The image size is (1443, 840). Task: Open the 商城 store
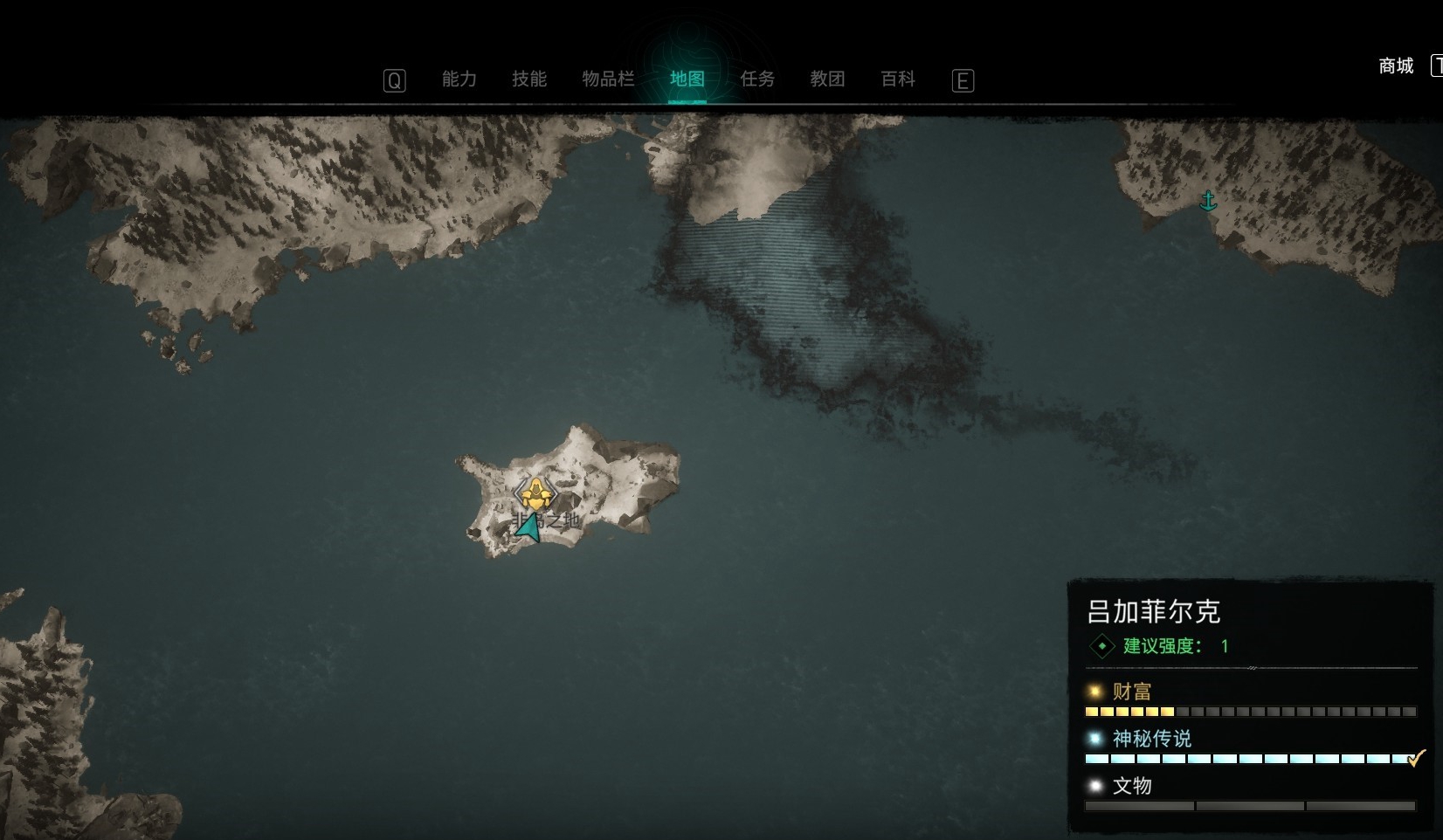1395,66
